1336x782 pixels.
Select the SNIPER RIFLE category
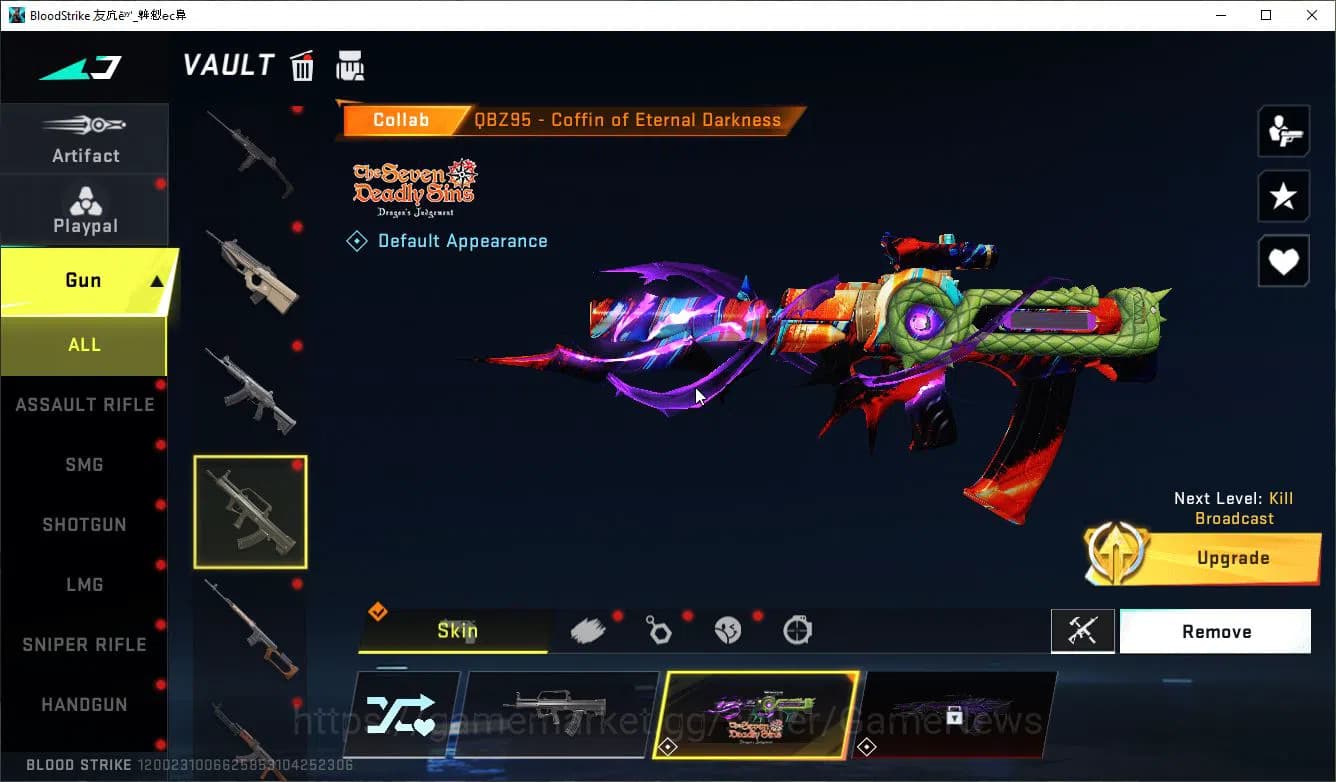[84, 644]
